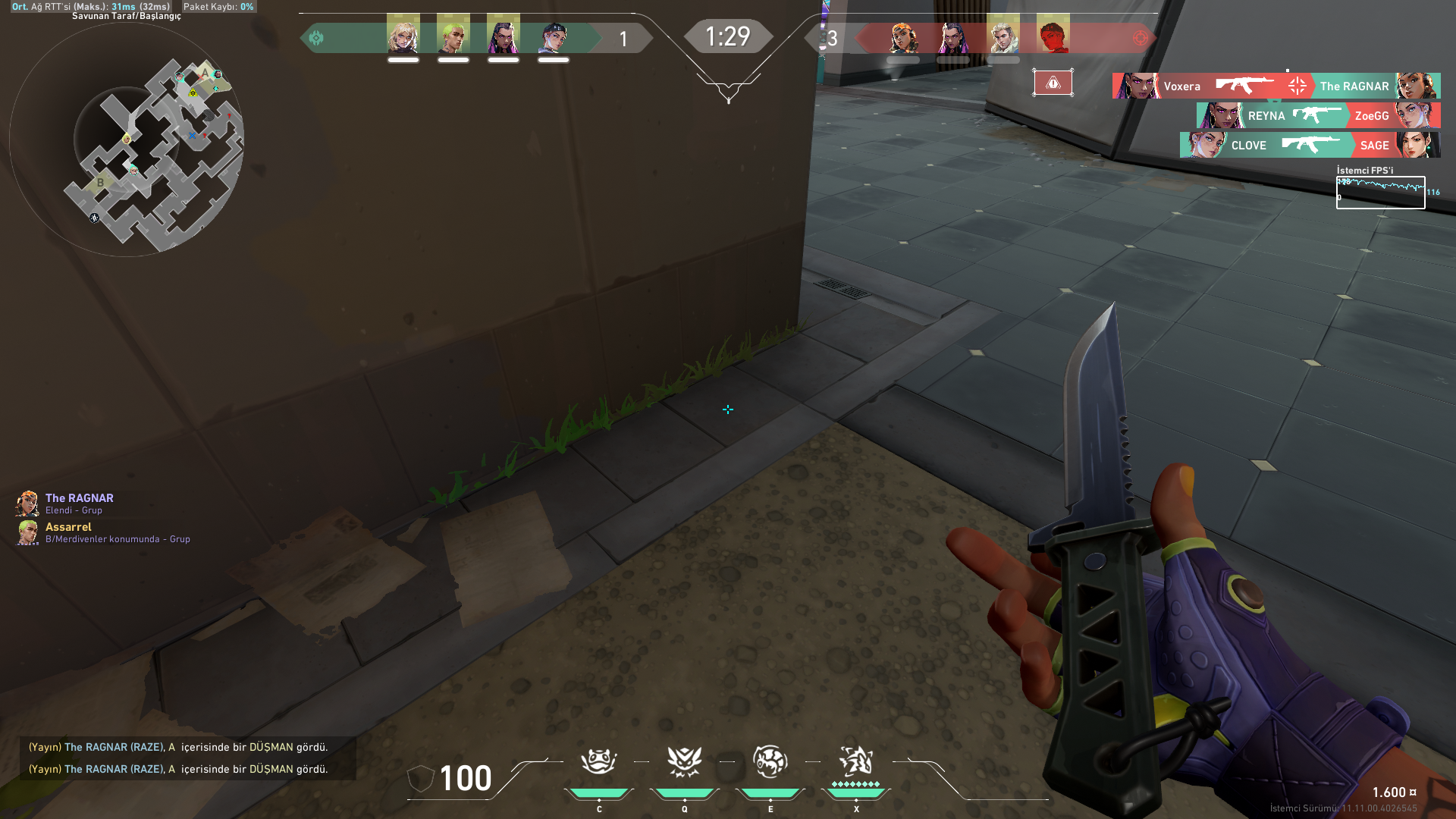1456x819 pixels.
Task: Click the round timer showing 1:29
Action: point(728,35)
